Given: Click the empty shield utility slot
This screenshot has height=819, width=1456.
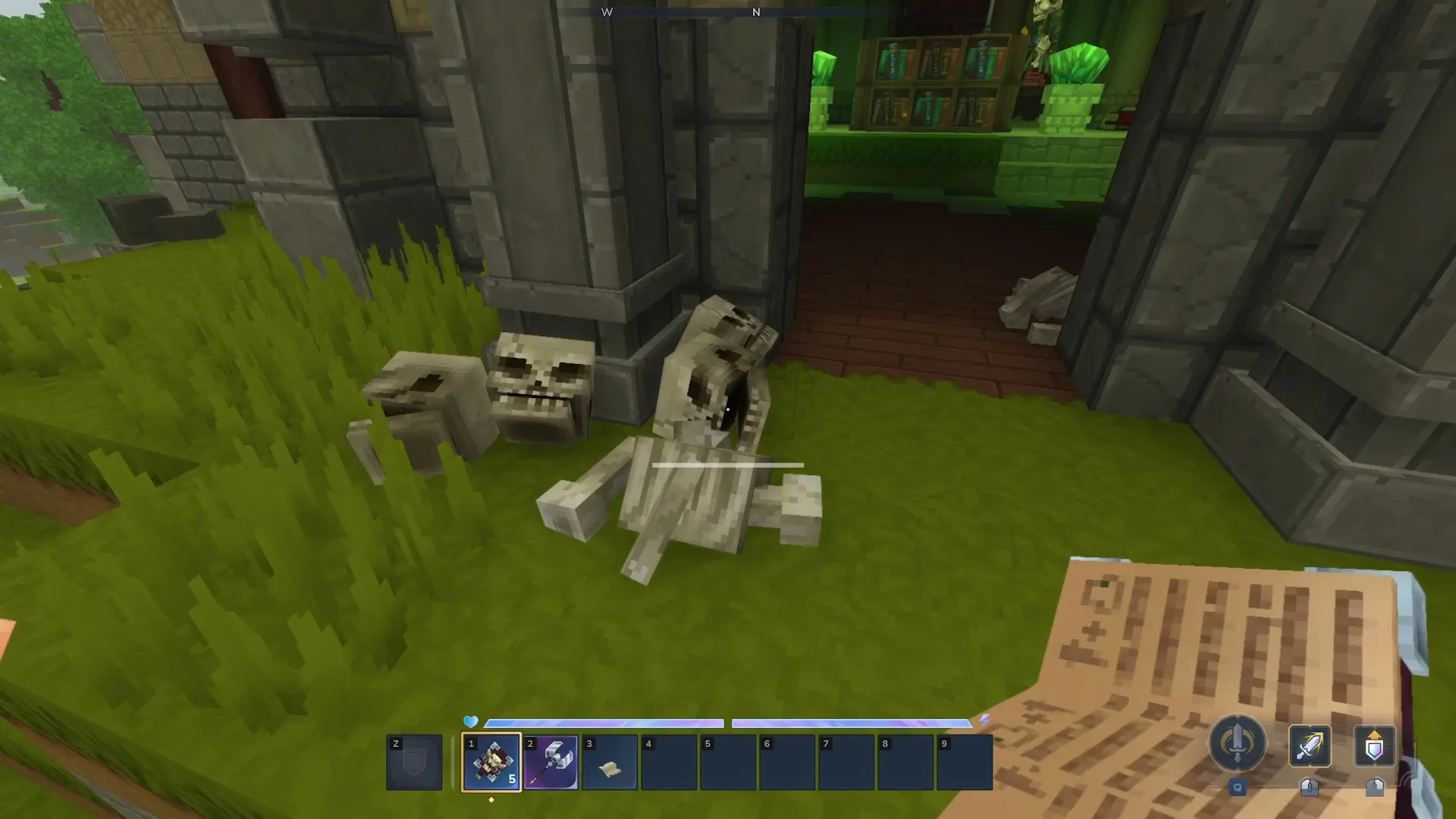Looking at the screenshot, I should [x=414, y=762].
